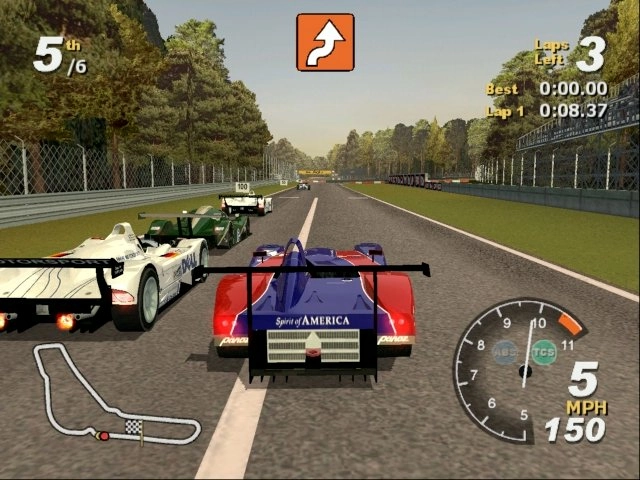Click the orange turn direction arrow icon
Screen dimensions: 640x480
click(325, 42)
